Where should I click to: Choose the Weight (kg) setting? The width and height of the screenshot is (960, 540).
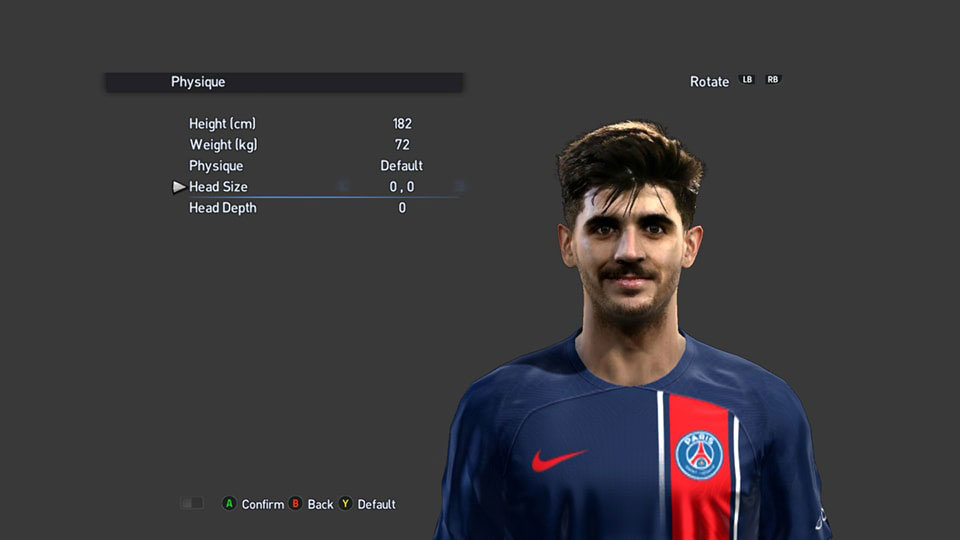(222, 145)
